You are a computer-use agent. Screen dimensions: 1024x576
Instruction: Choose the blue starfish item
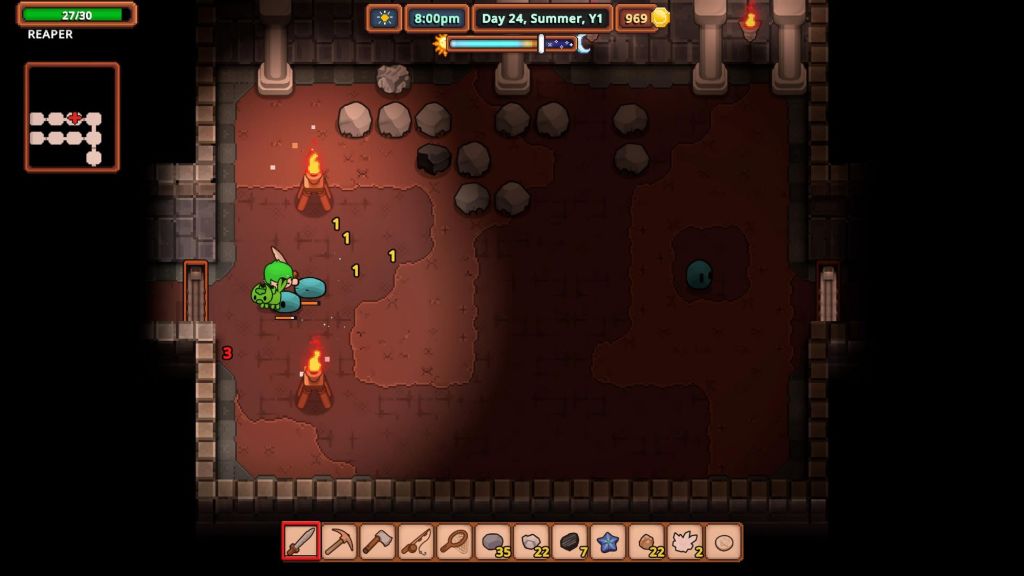coord(608,542)
